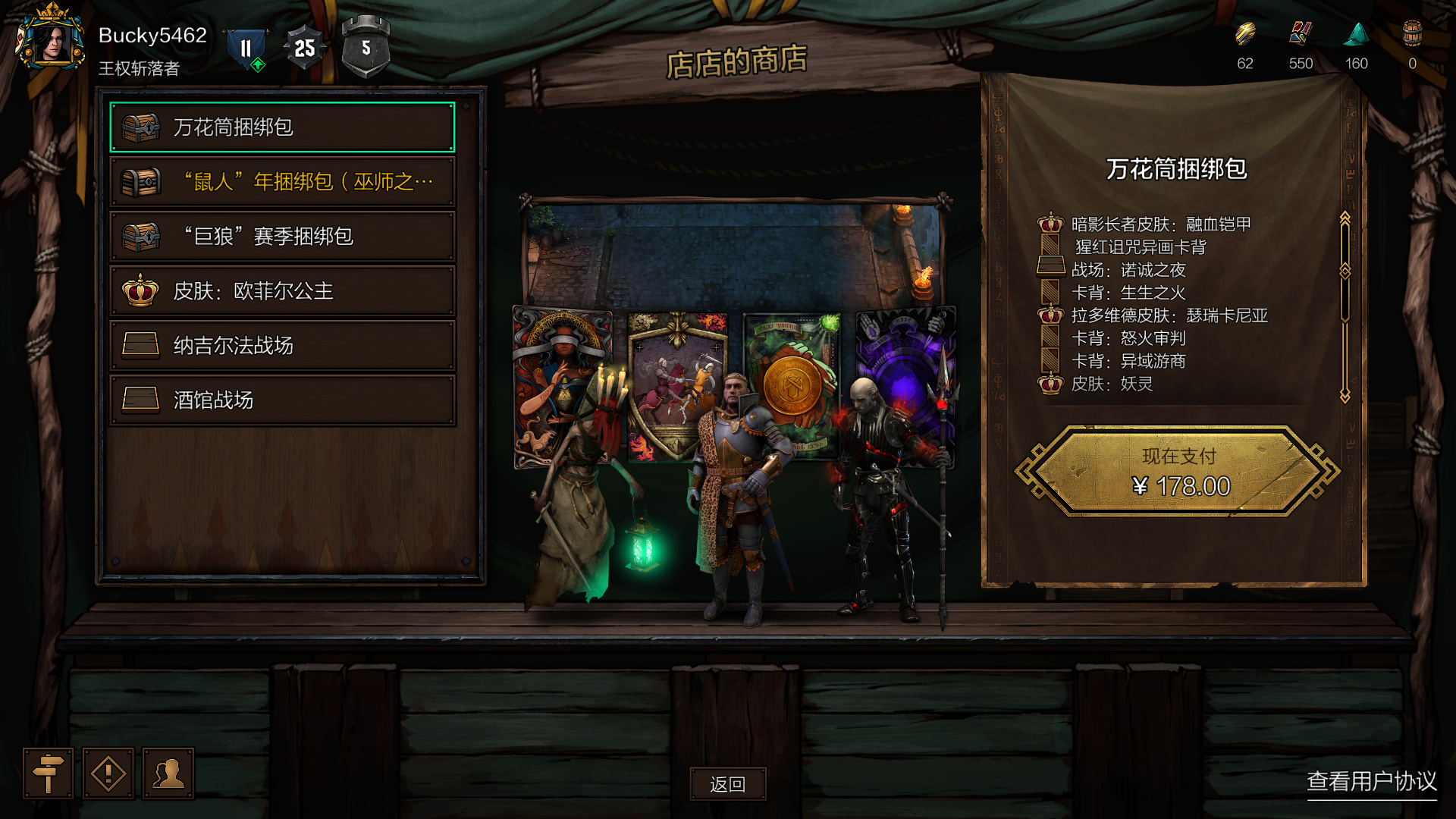Open the exclamation diamond notice icon
Viewport: 1456px width, 819px height.
(x=108, y=773)
